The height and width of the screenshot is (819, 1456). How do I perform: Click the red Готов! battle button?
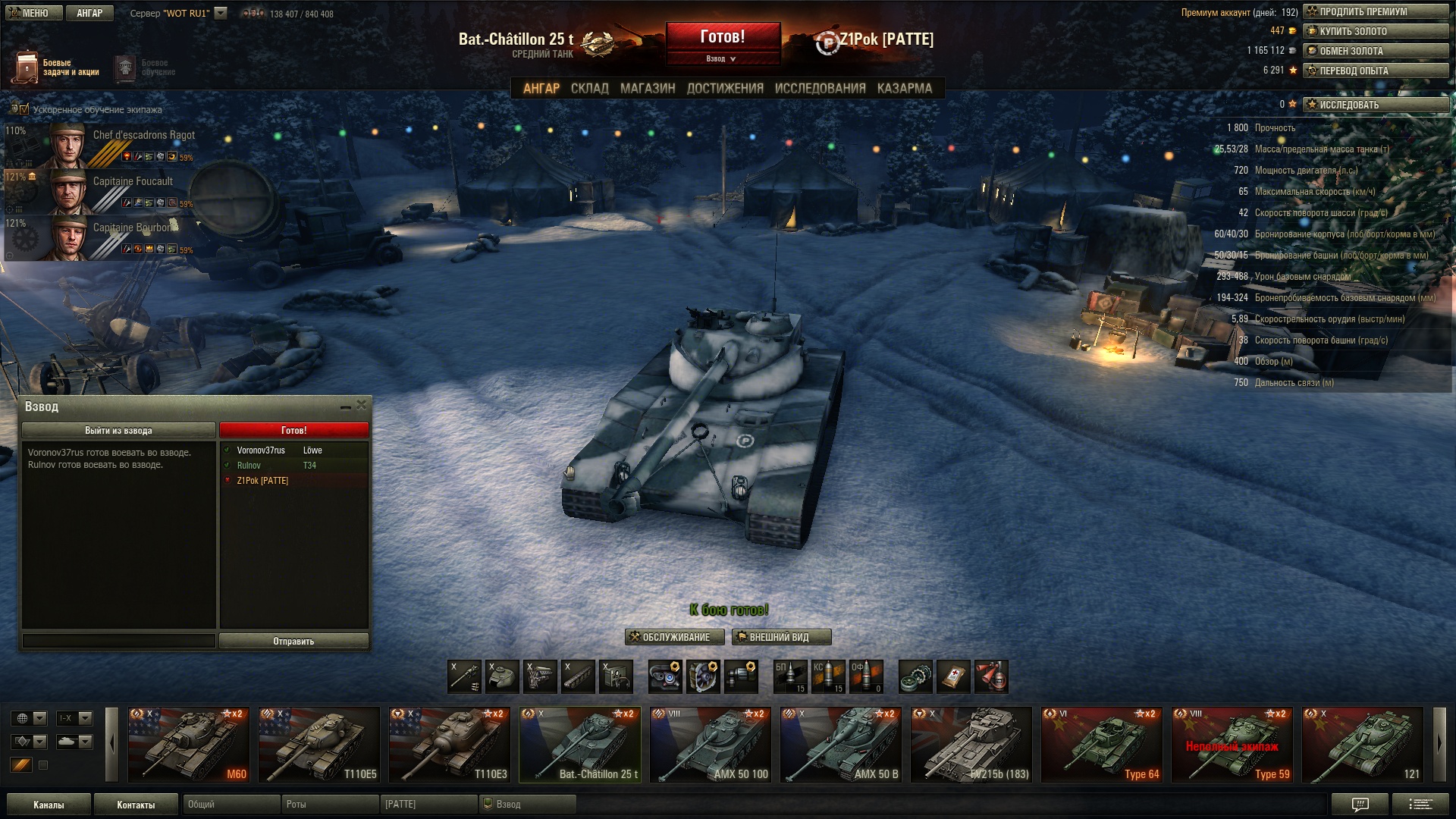[723, 37]
